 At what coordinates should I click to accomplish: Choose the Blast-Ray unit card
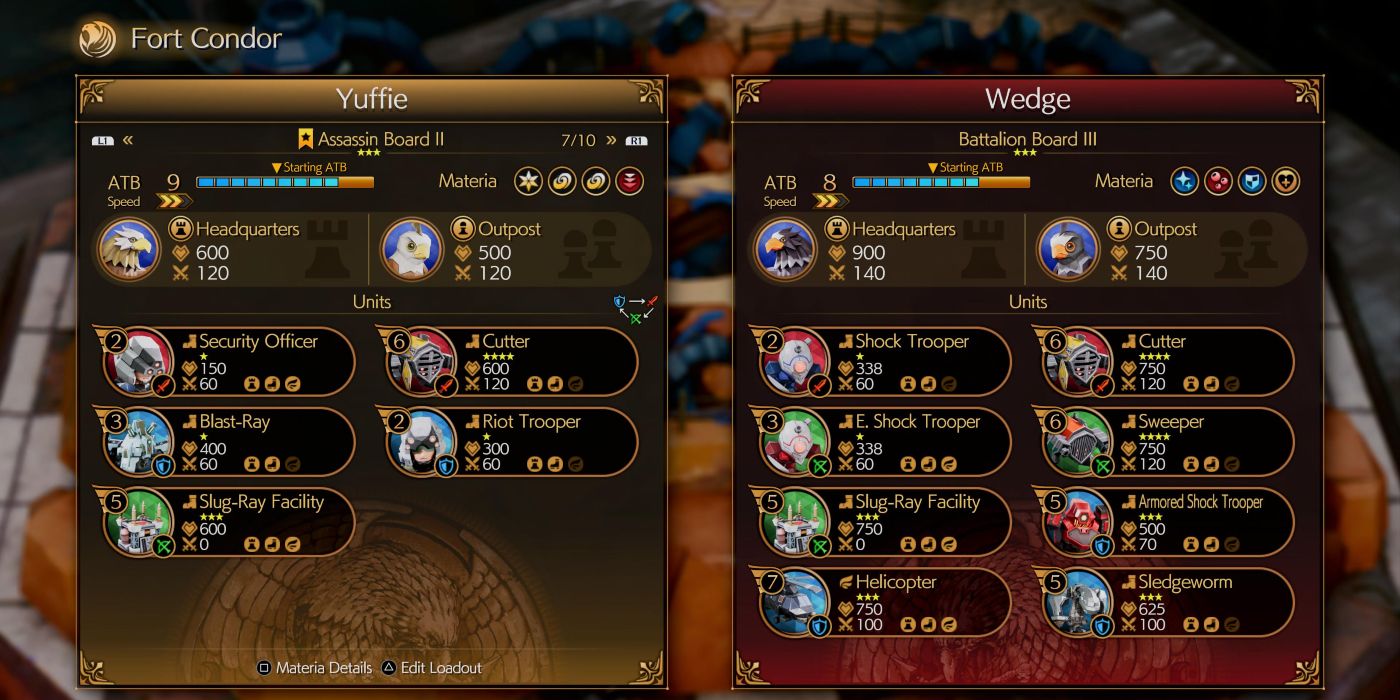click(x=230, y=442)
